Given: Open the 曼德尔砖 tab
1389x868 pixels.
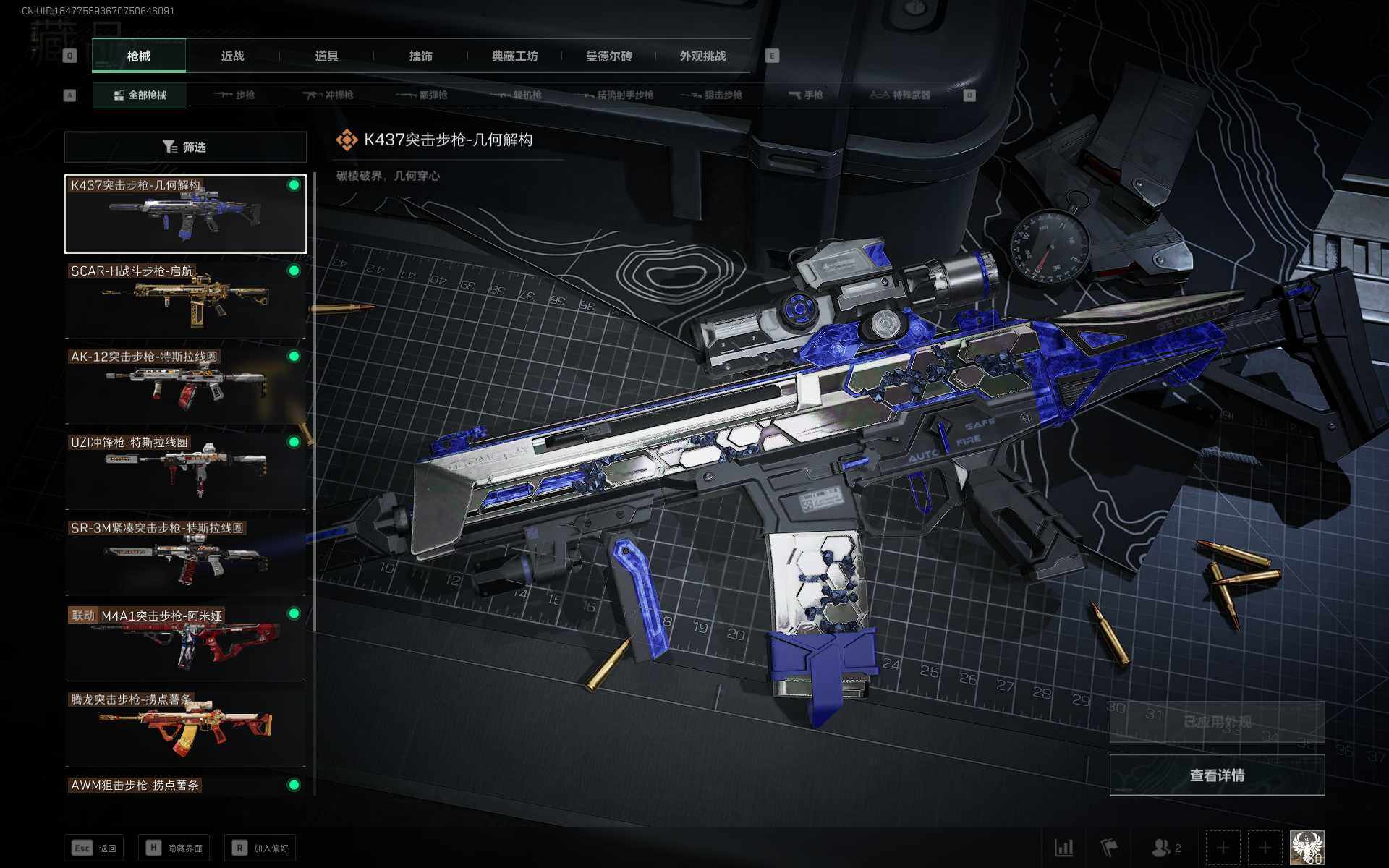Looking at the screenshot, I should [x=608, y=56].
